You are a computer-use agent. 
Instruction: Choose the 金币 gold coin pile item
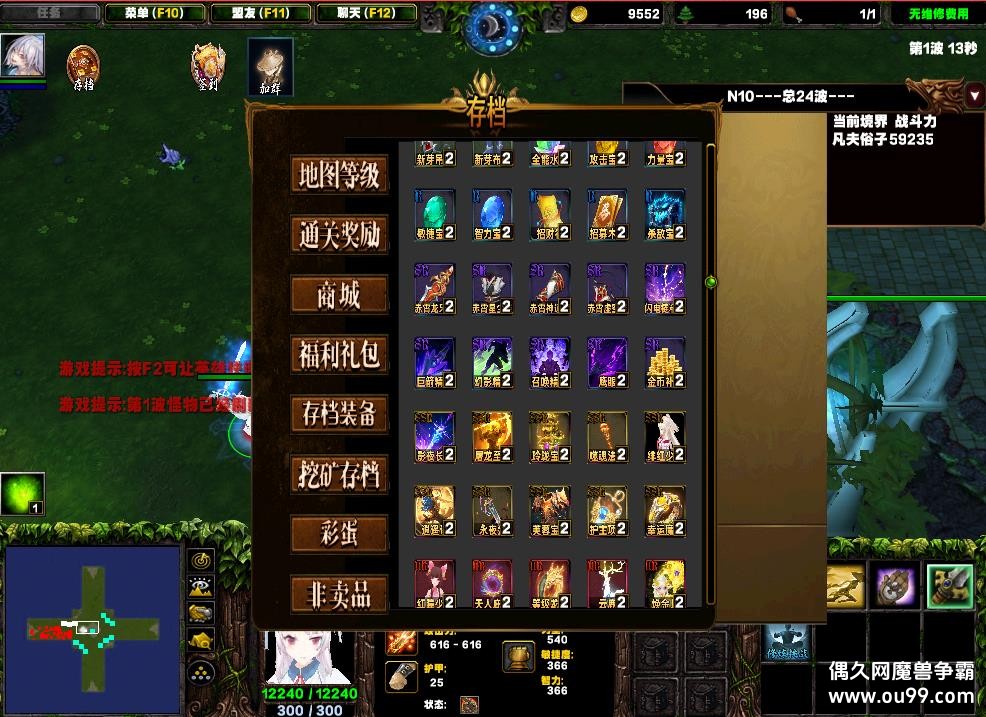665,363
